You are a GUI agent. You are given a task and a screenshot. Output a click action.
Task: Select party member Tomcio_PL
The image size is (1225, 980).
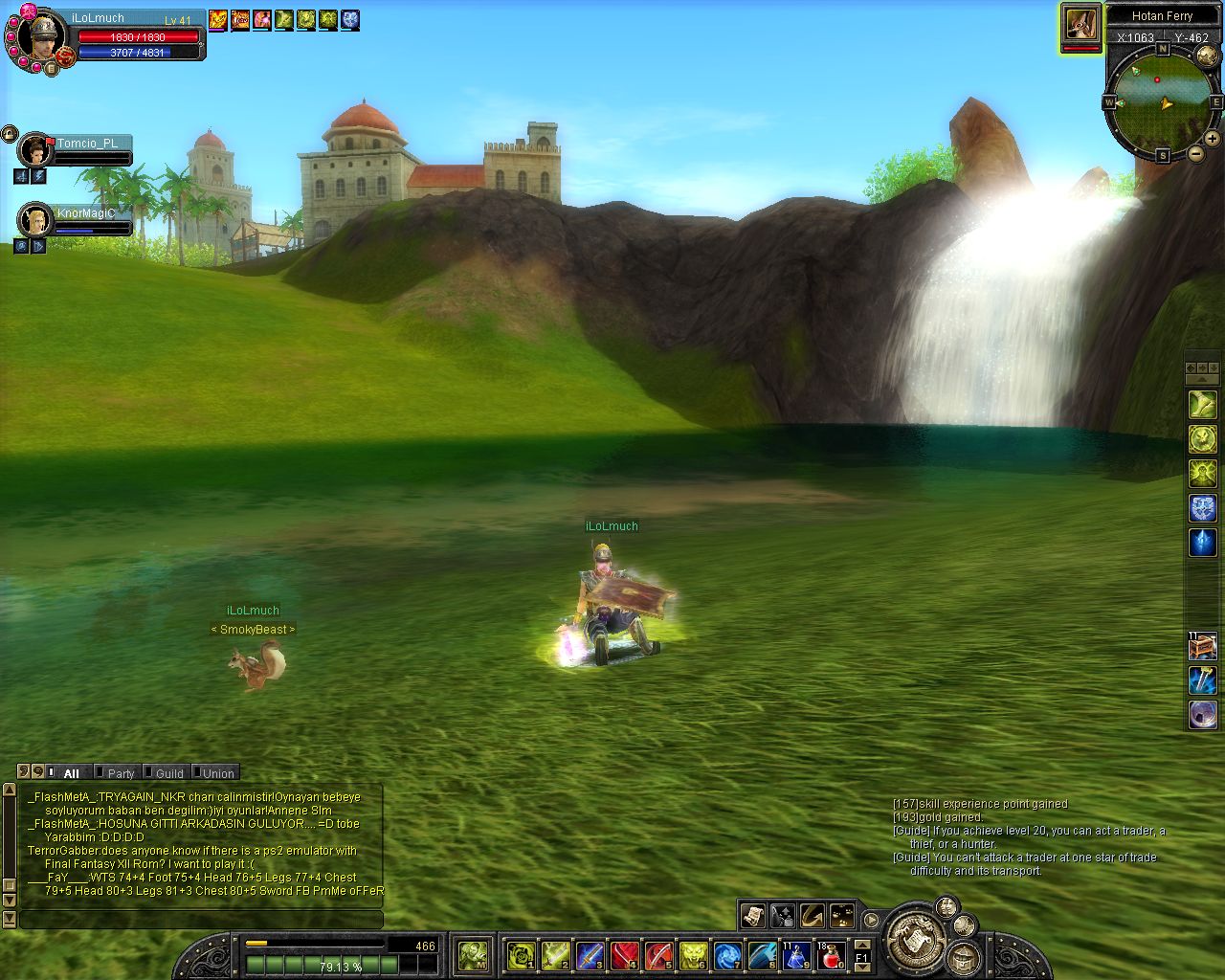click(x=36, y=150)
